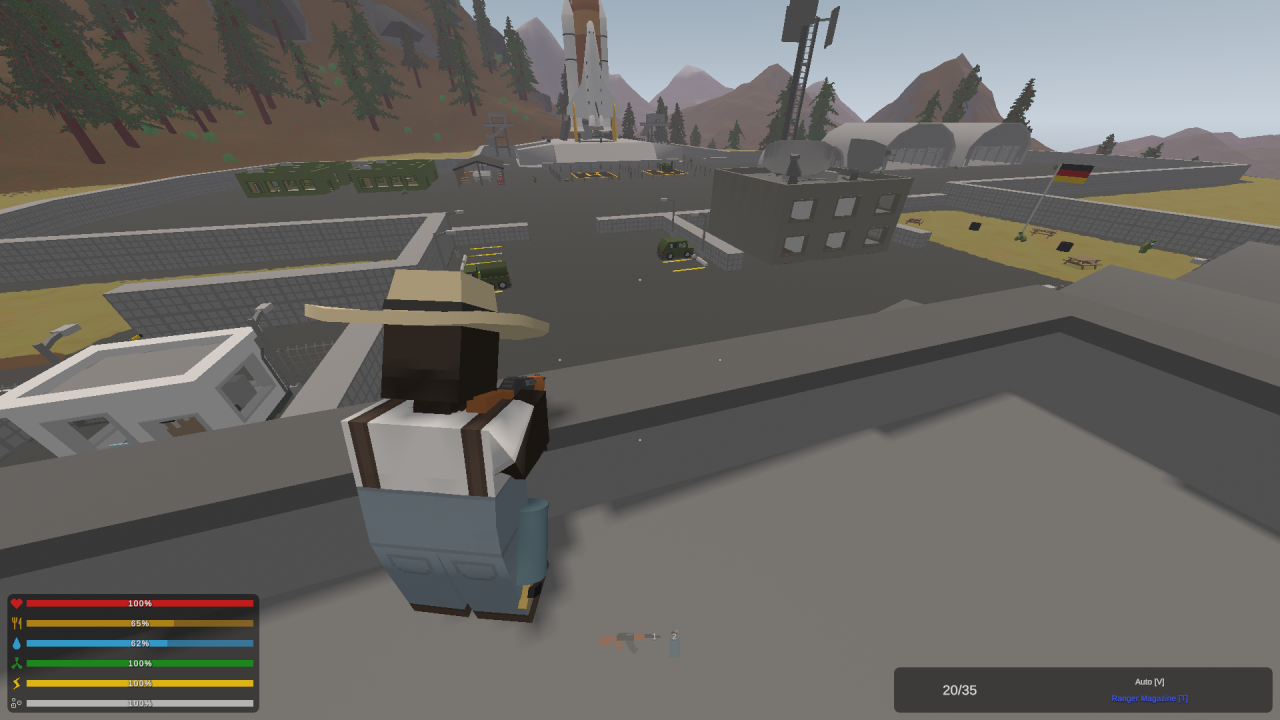Click the red heart health icon
The width and height of the screenshot is (1280, 720).
click(x=16, y=603)
